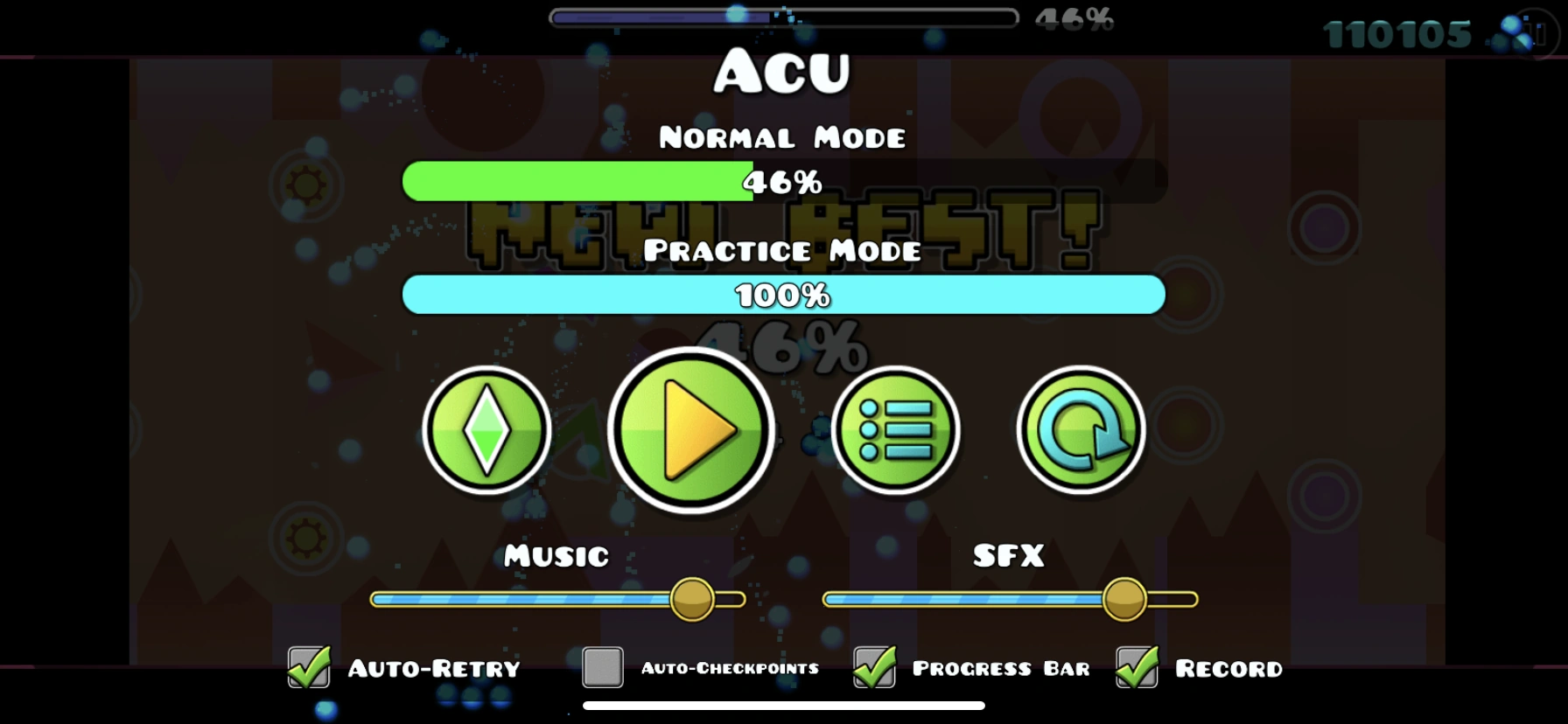
Task: Click the Normal Mode label text
Action: pos(783,136)
